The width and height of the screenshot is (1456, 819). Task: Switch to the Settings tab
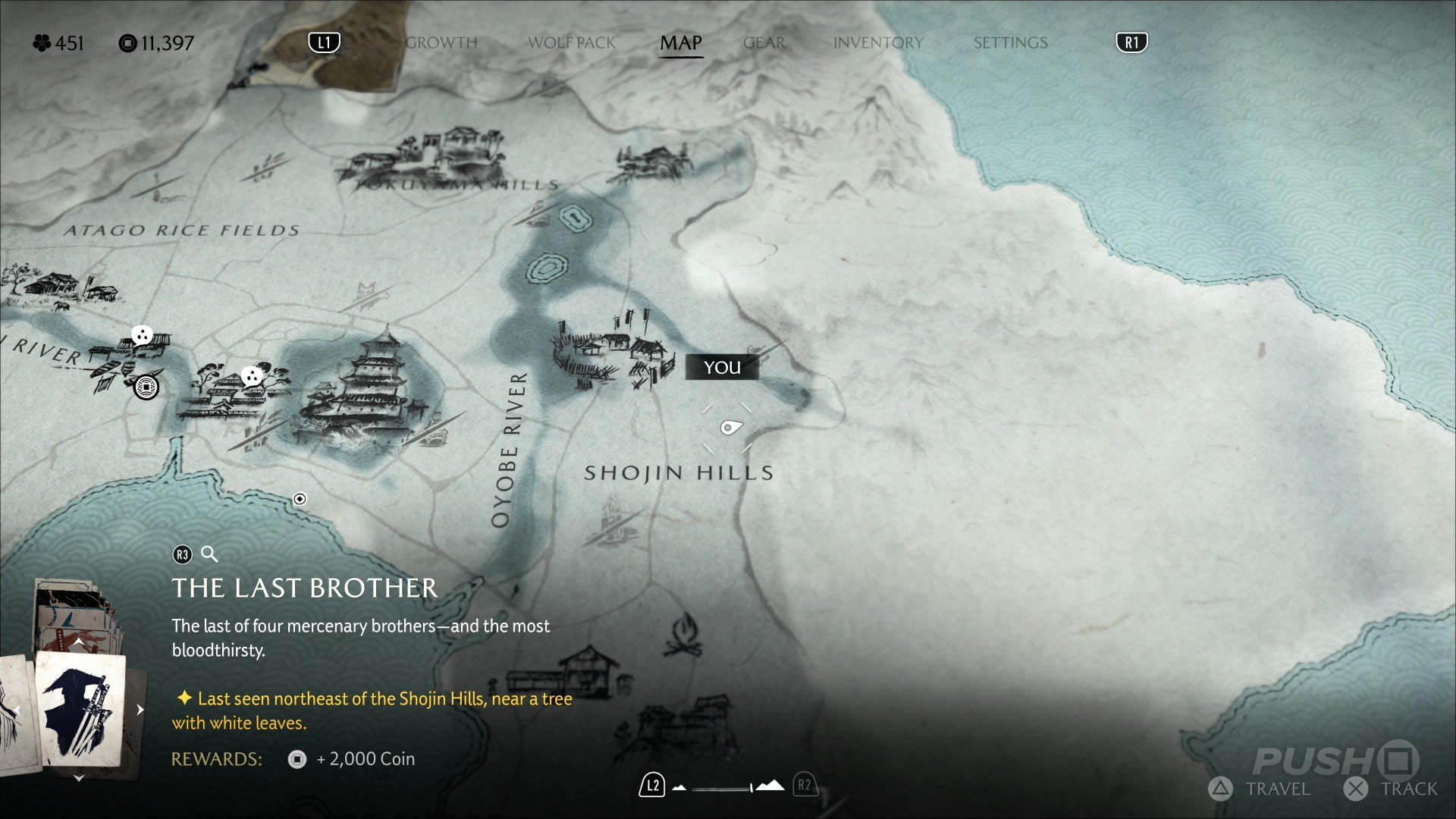(1010, 43)
